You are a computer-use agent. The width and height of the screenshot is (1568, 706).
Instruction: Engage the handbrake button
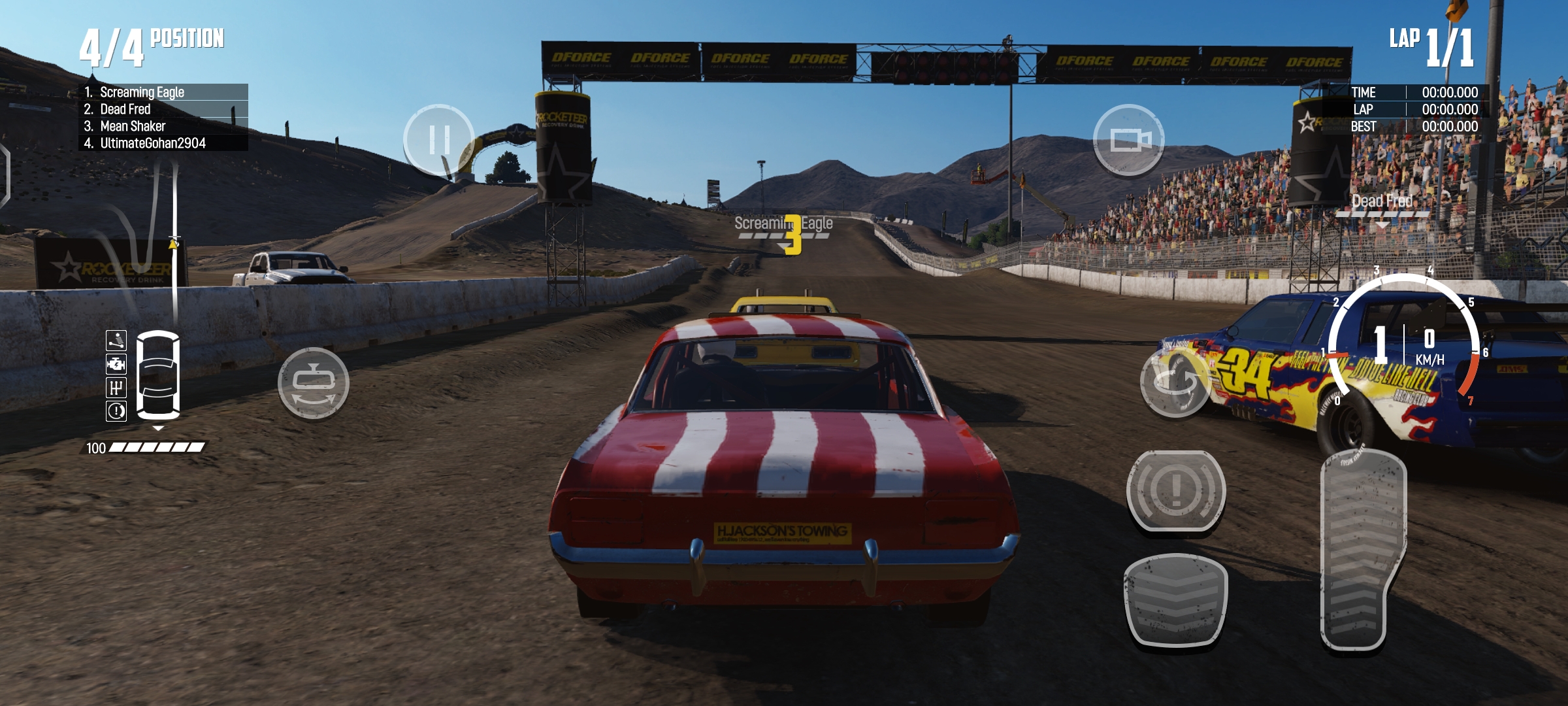click(x=1175, y=490)
